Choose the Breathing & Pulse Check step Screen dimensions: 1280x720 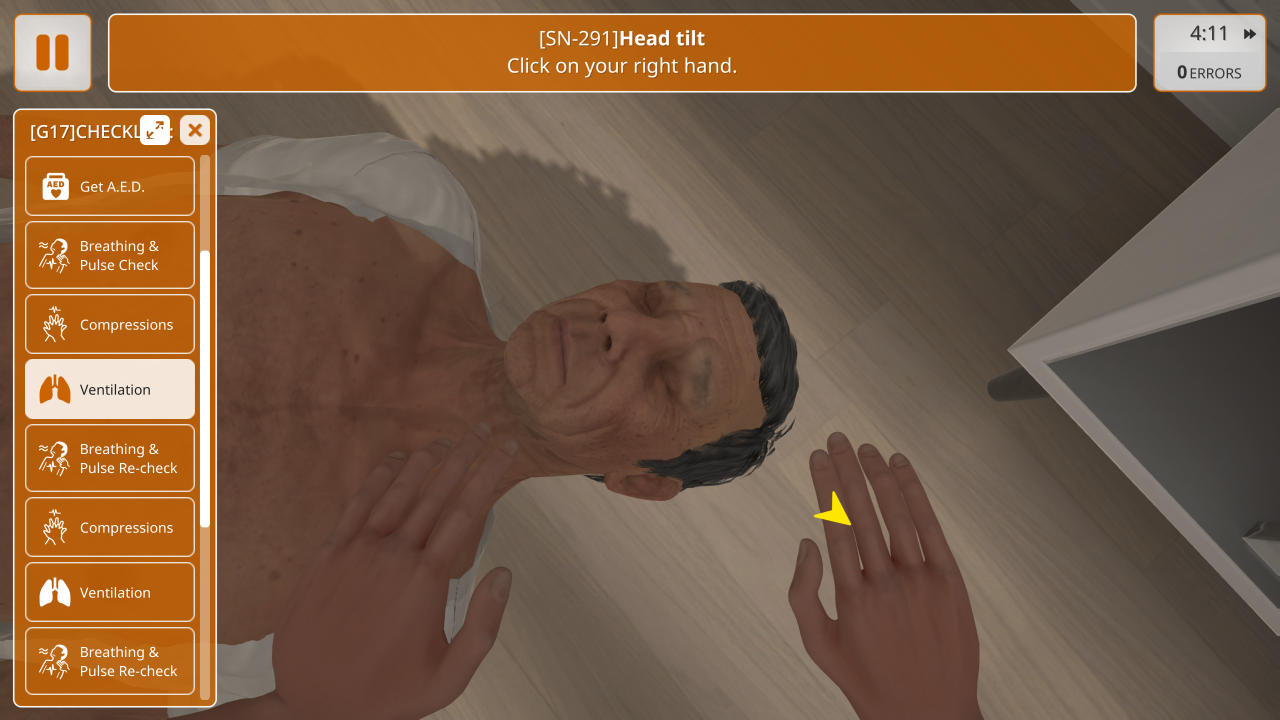coord(110,255)
